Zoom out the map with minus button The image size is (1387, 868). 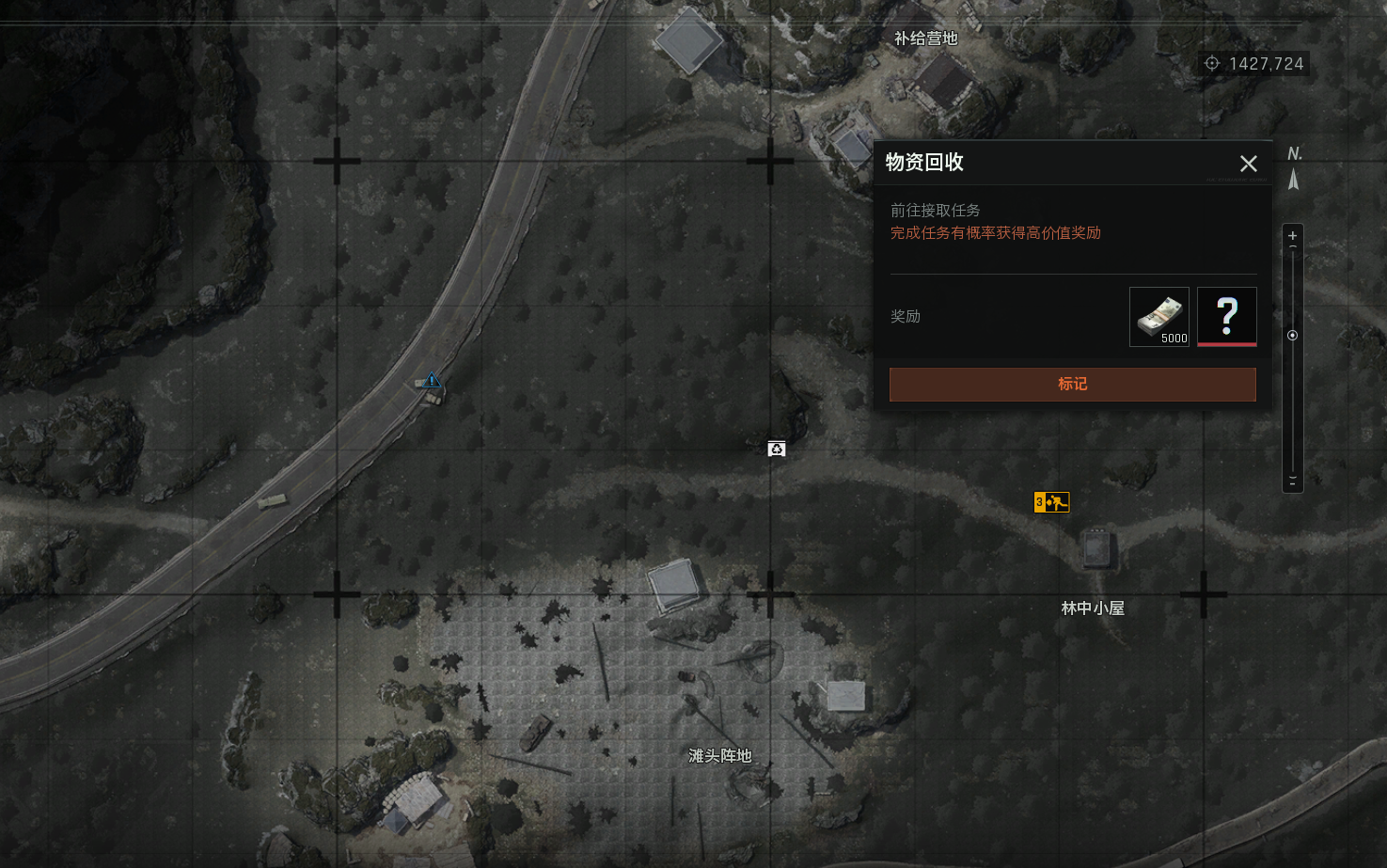(1292, 480)
